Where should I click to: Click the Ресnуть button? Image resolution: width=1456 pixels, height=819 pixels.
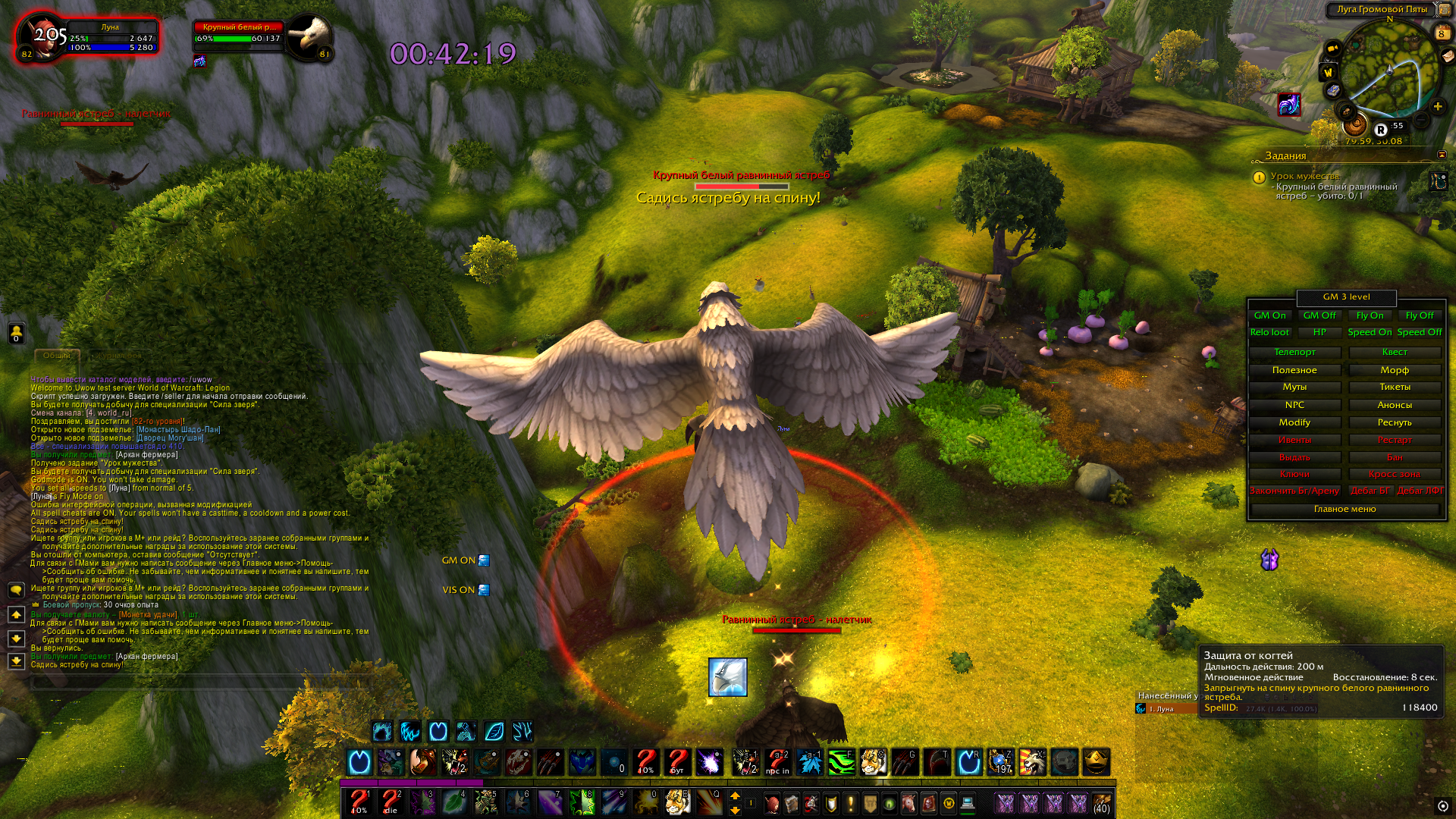[x=1394, y=422]
